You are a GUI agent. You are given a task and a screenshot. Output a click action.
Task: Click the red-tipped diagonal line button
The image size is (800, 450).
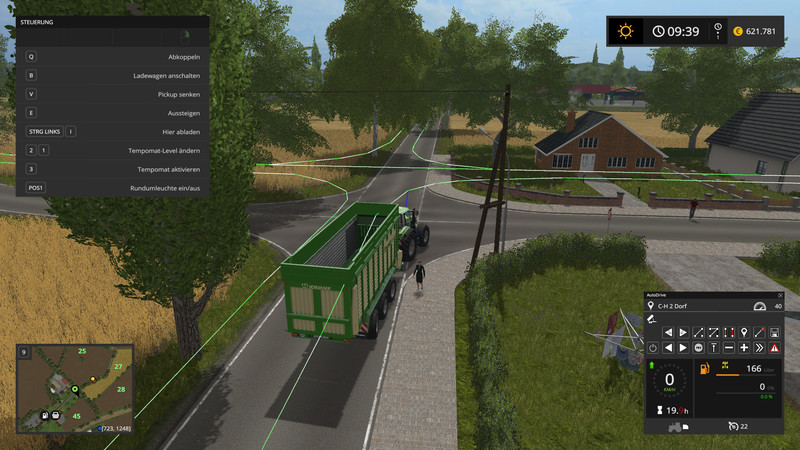coord(759,331)
